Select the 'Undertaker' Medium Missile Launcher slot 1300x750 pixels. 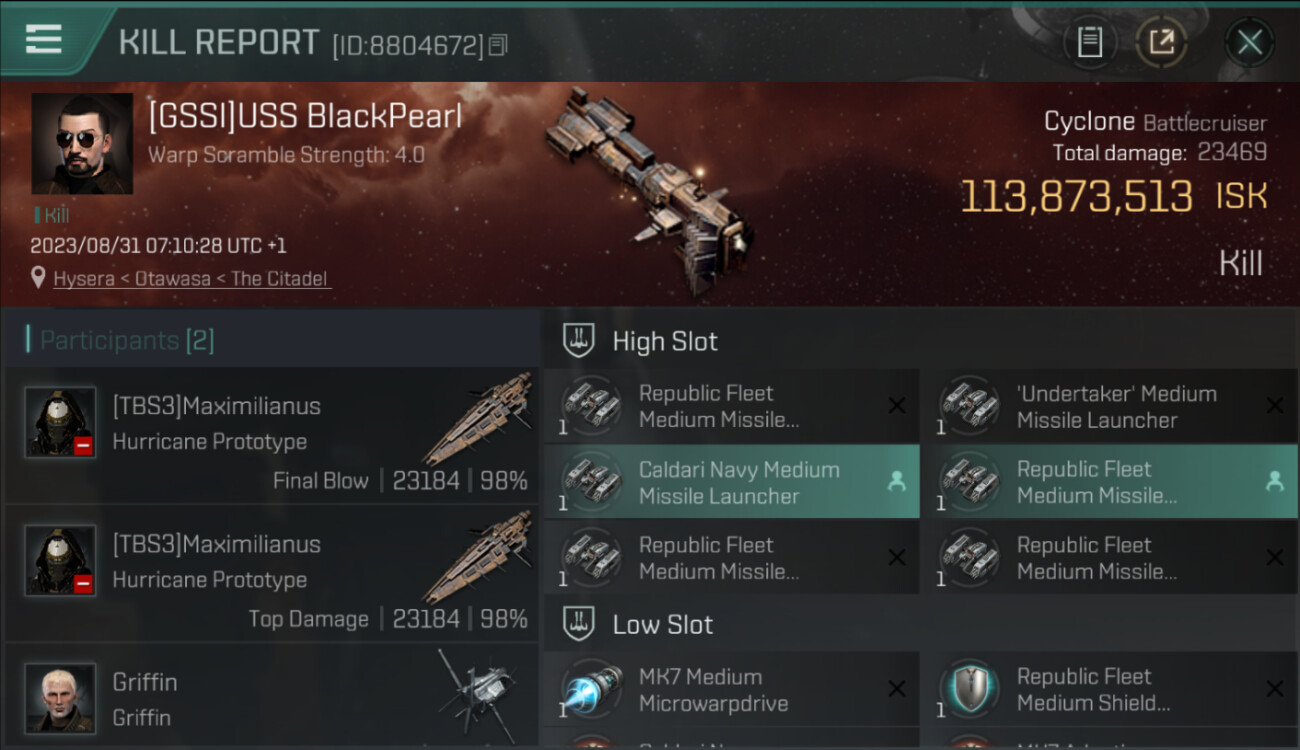click(1110, 407)
